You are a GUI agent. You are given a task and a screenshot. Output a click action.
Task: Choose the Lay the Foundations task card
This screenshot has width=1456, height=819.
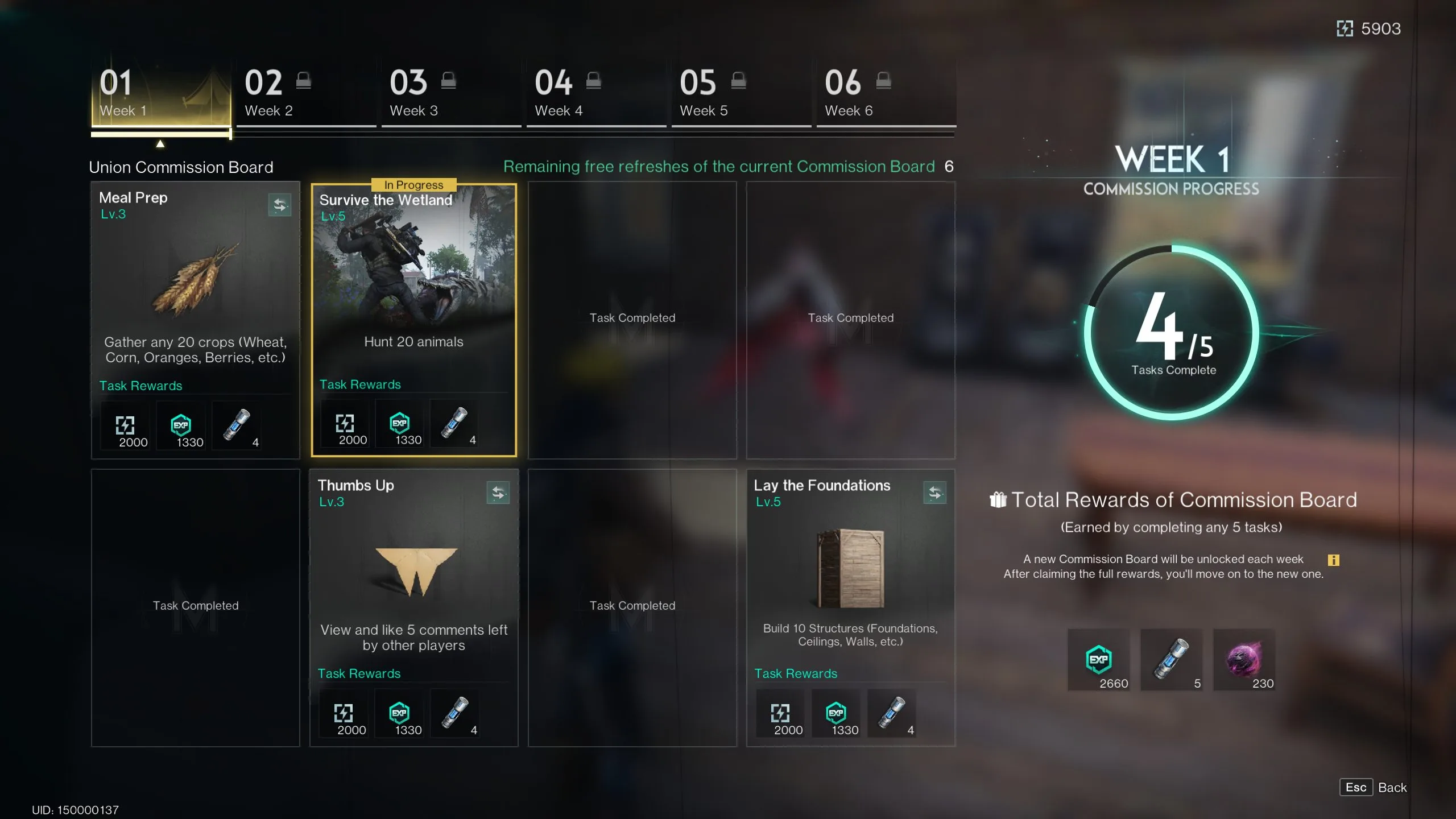coord(850,591)
